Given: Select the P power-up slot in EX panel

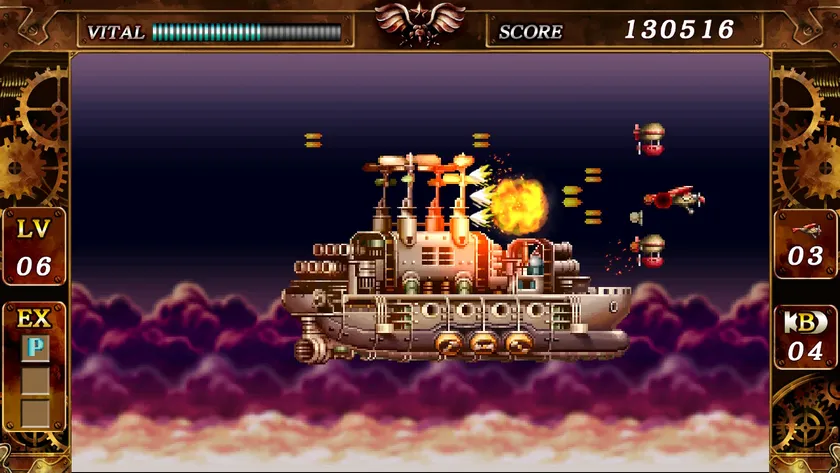Looking at the screenshot, I should coord(35,347).
